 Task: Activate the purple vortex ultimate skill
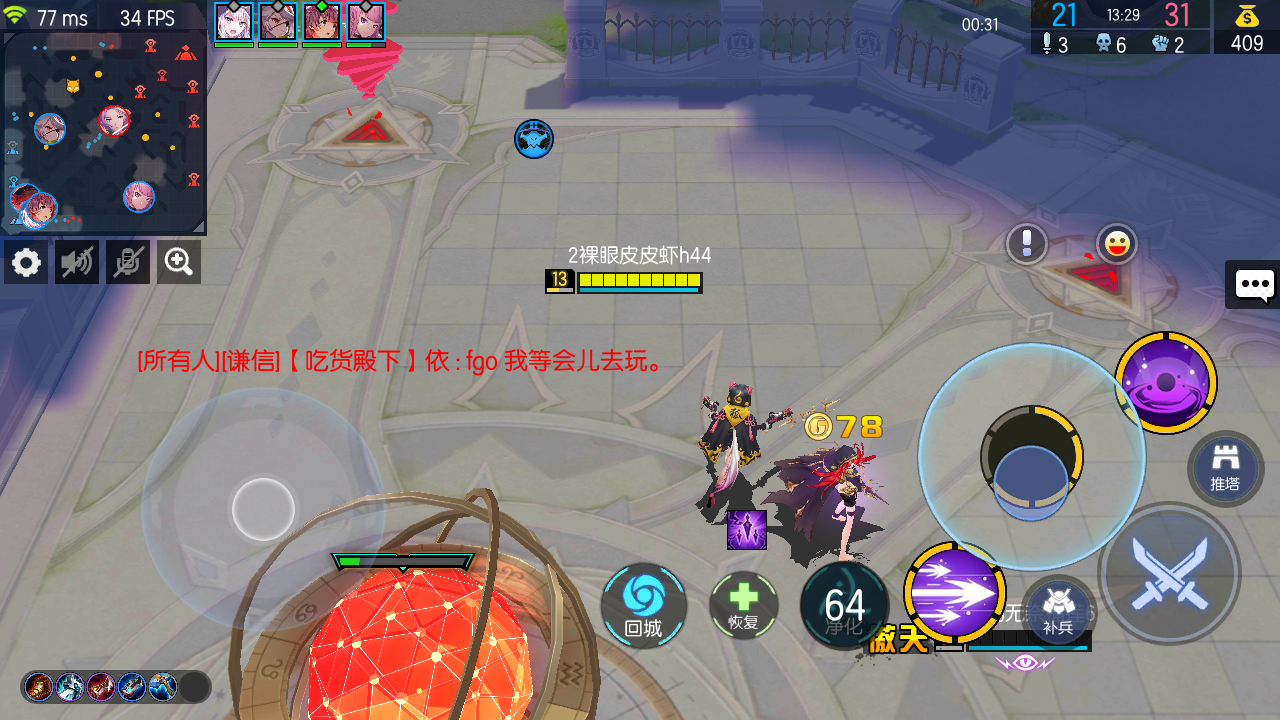[x=1166, y=383]
